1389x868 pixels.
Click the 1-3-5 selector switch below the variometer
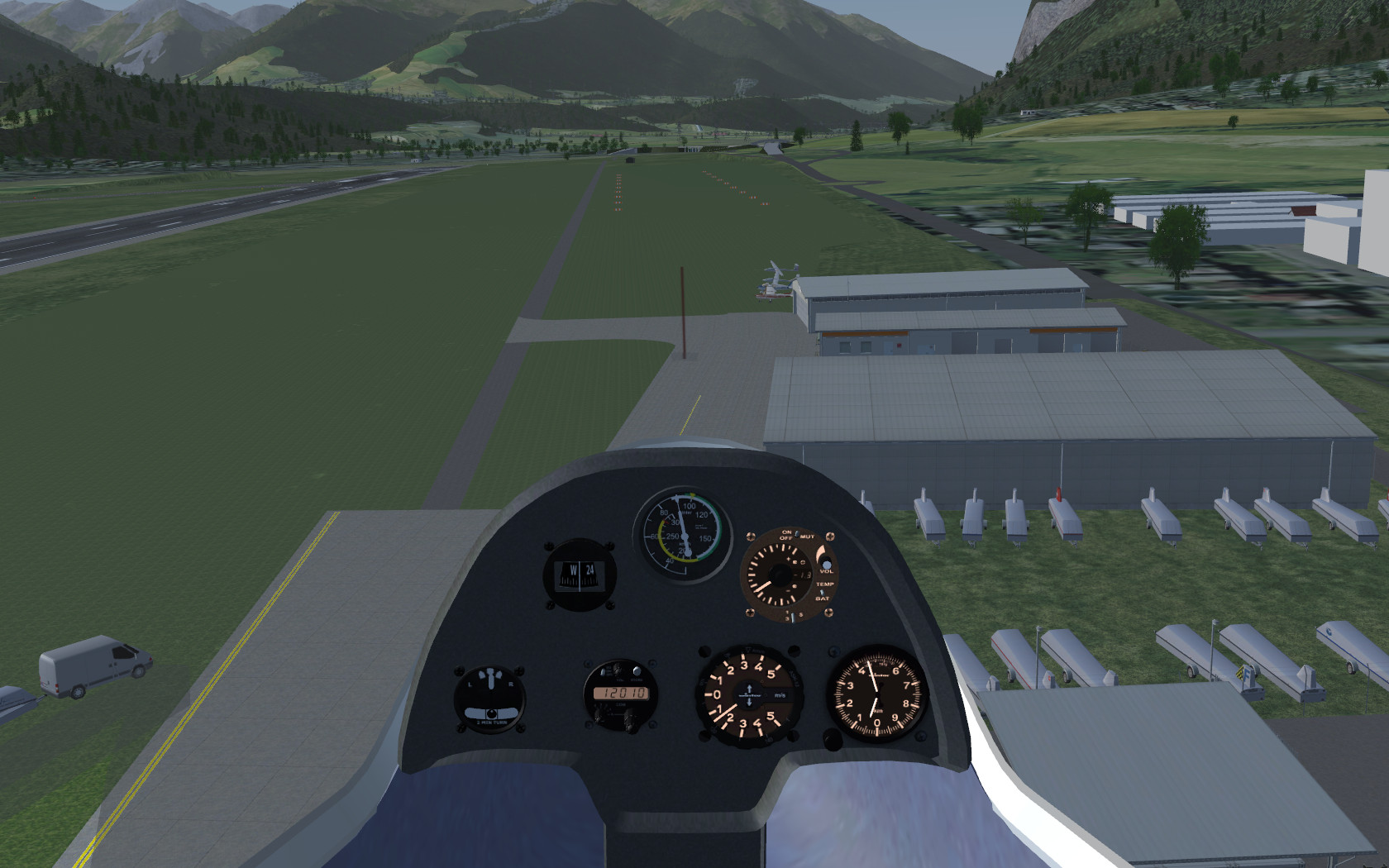pos(791,616)
